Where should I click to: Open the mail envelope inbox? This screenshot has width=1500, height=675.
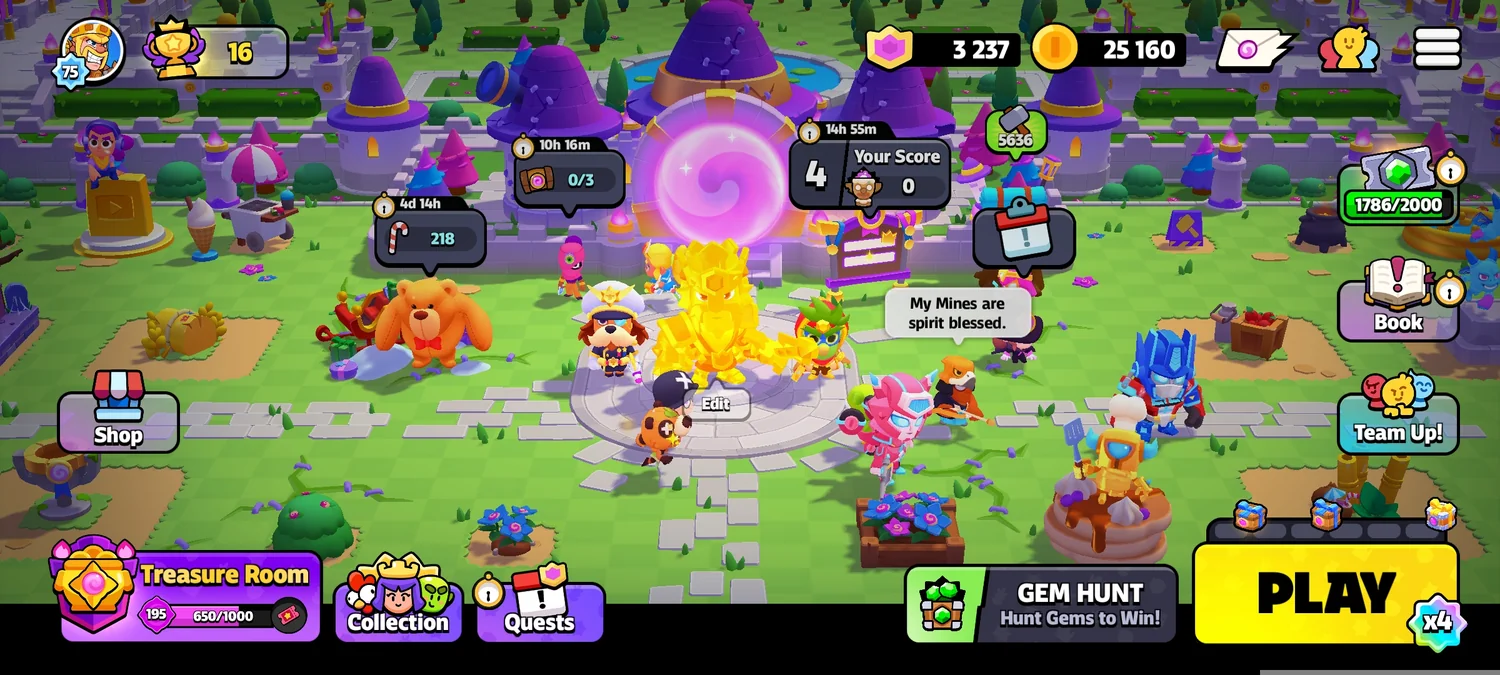click(1255, 49)
